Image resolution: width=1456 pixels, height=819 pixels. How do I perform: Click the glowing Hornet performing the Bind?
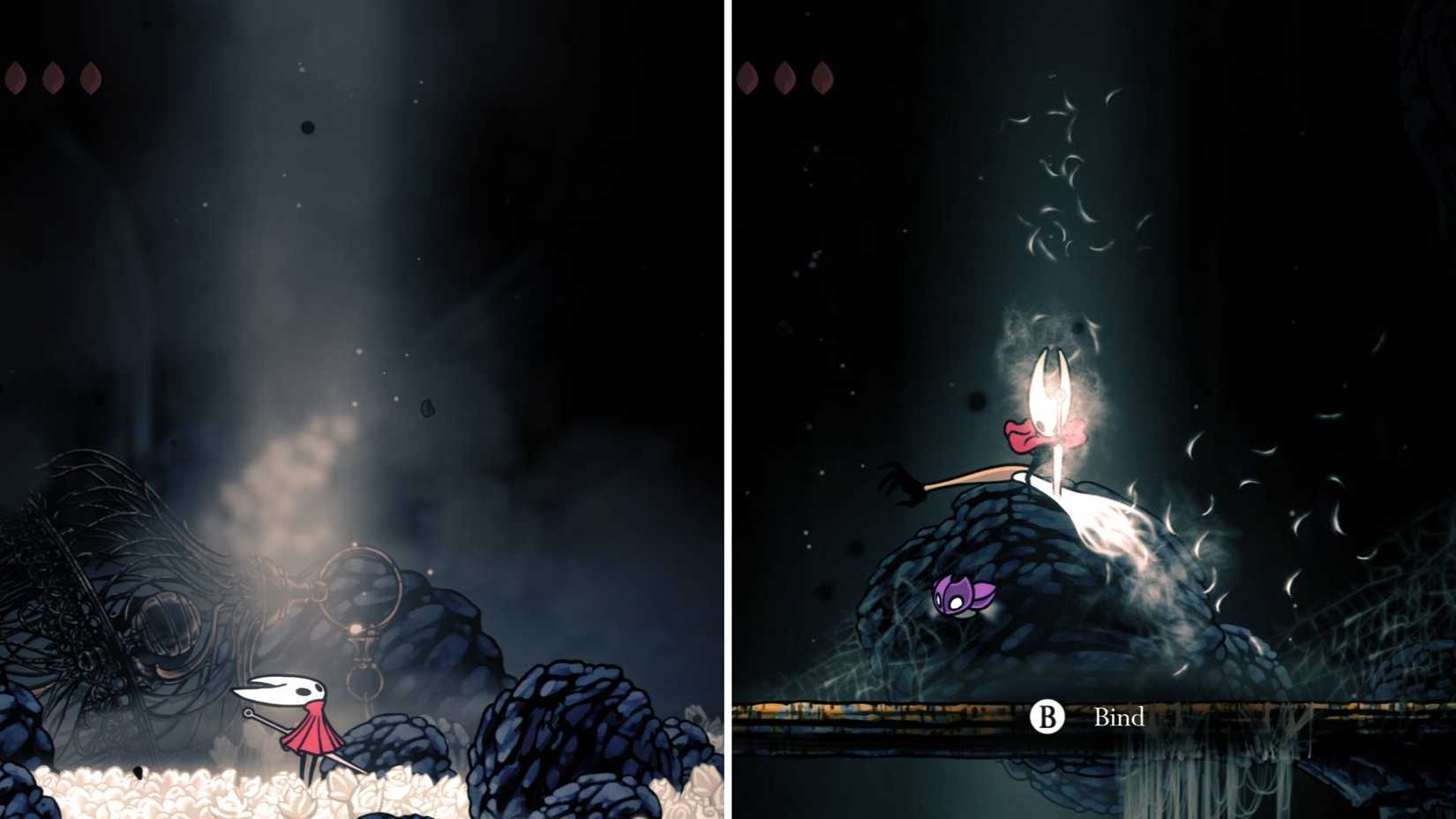click(x=1050, y=415)
